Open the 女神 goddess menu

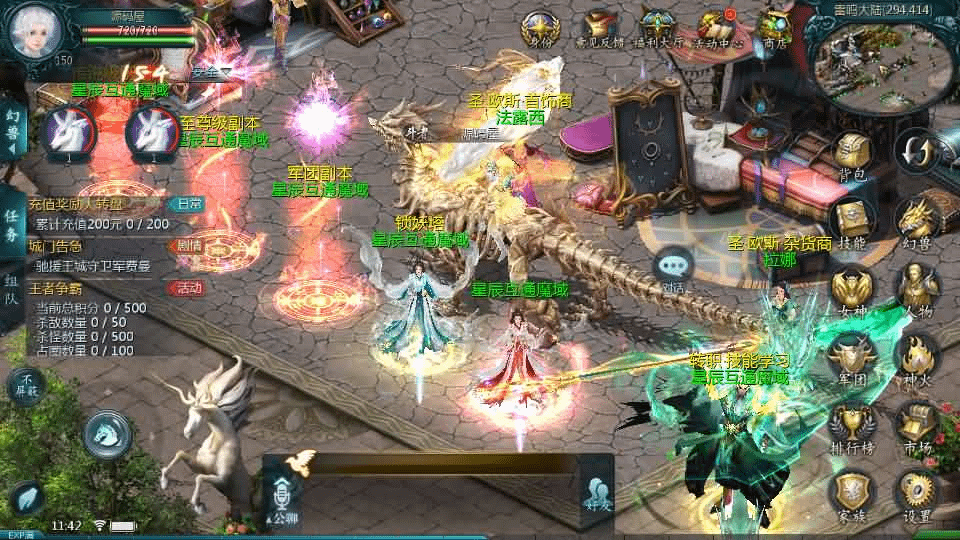point(852,291)
